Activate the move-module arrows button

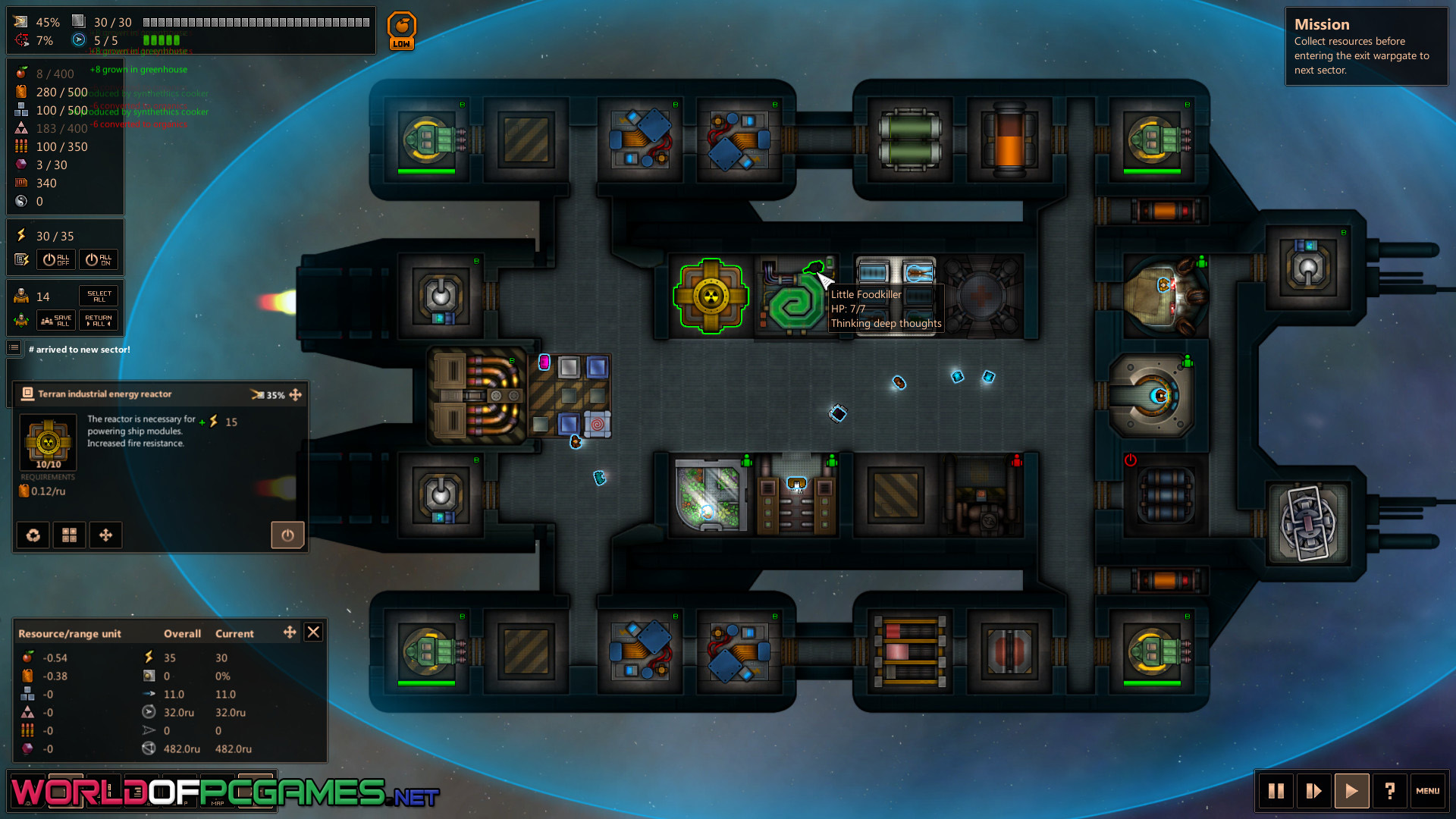point(105,535)
